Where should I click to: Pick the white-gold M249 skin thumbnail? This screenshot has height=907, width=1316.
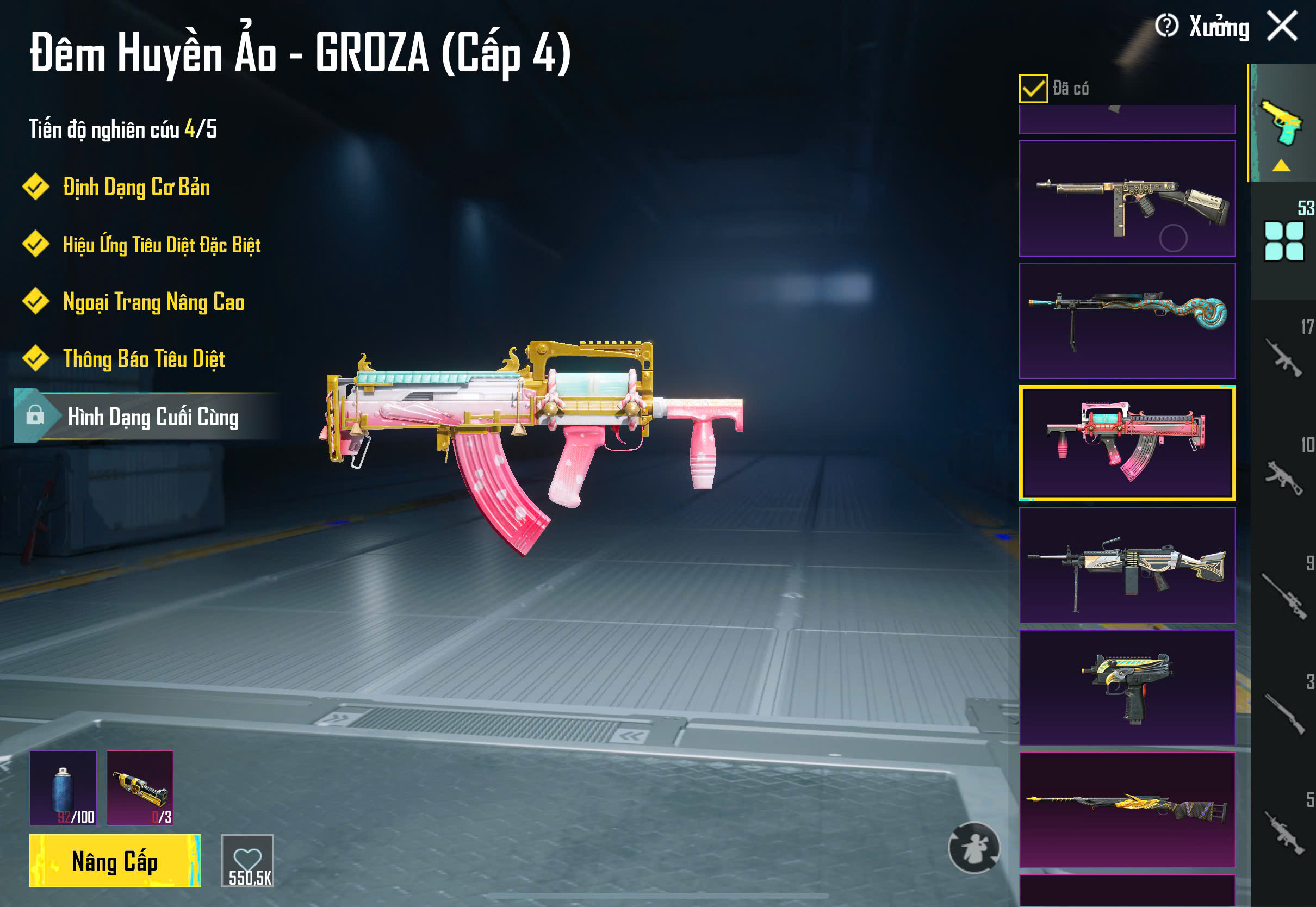pos(1127,566)
